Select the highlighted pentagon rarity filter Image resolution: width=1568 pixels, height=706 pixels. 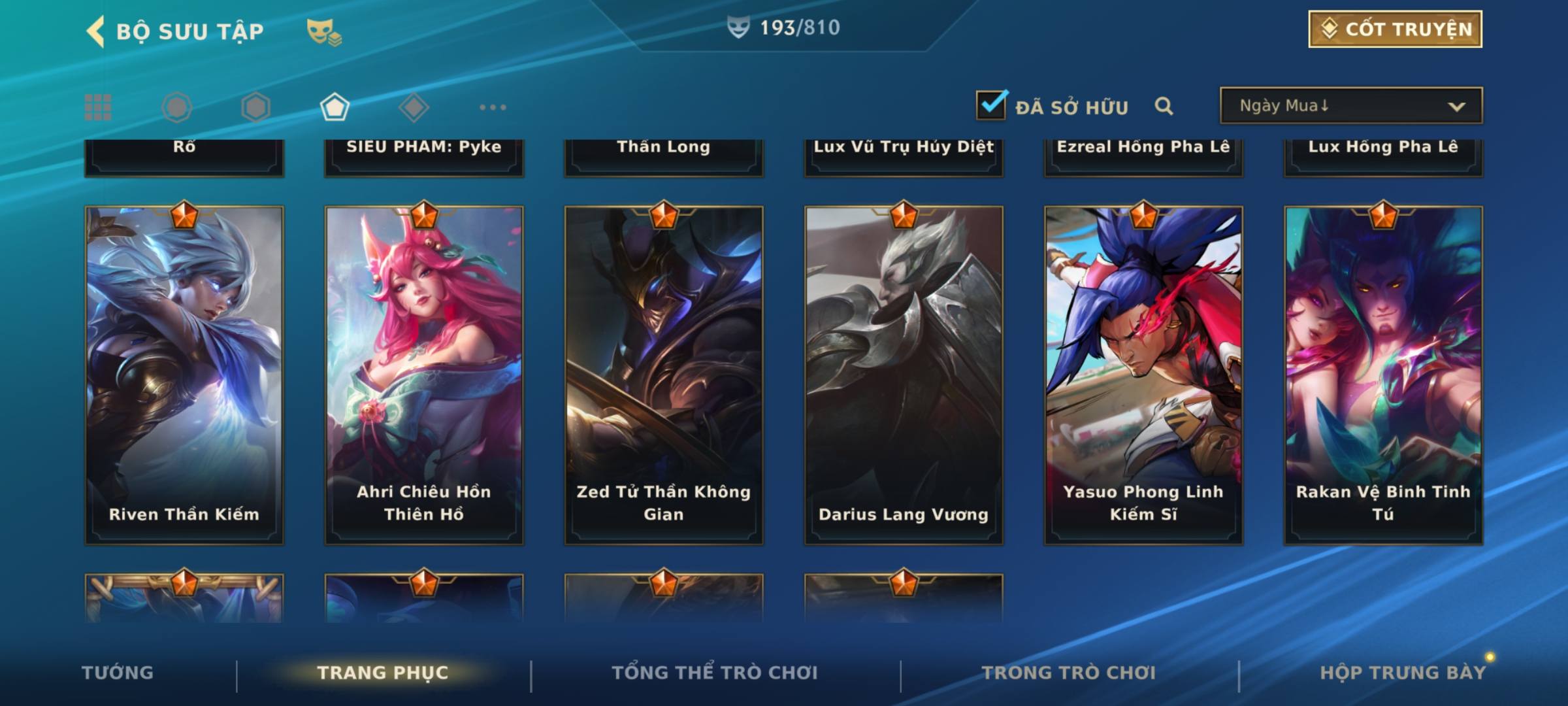click(x=335, y=107)
